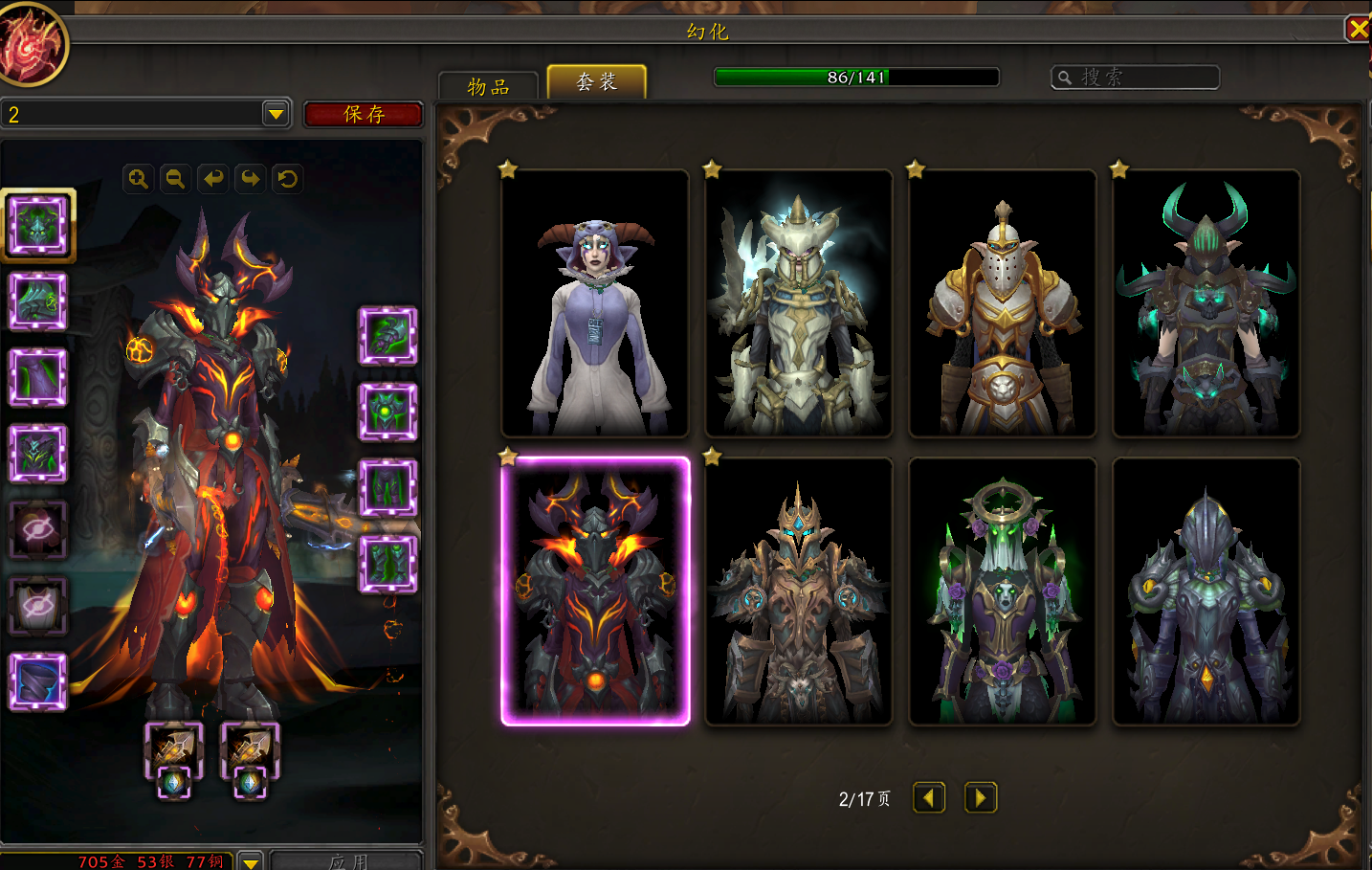Screen dimensions: 1372x870
Task: Select the head armor slot
Action: coord(38,225)
